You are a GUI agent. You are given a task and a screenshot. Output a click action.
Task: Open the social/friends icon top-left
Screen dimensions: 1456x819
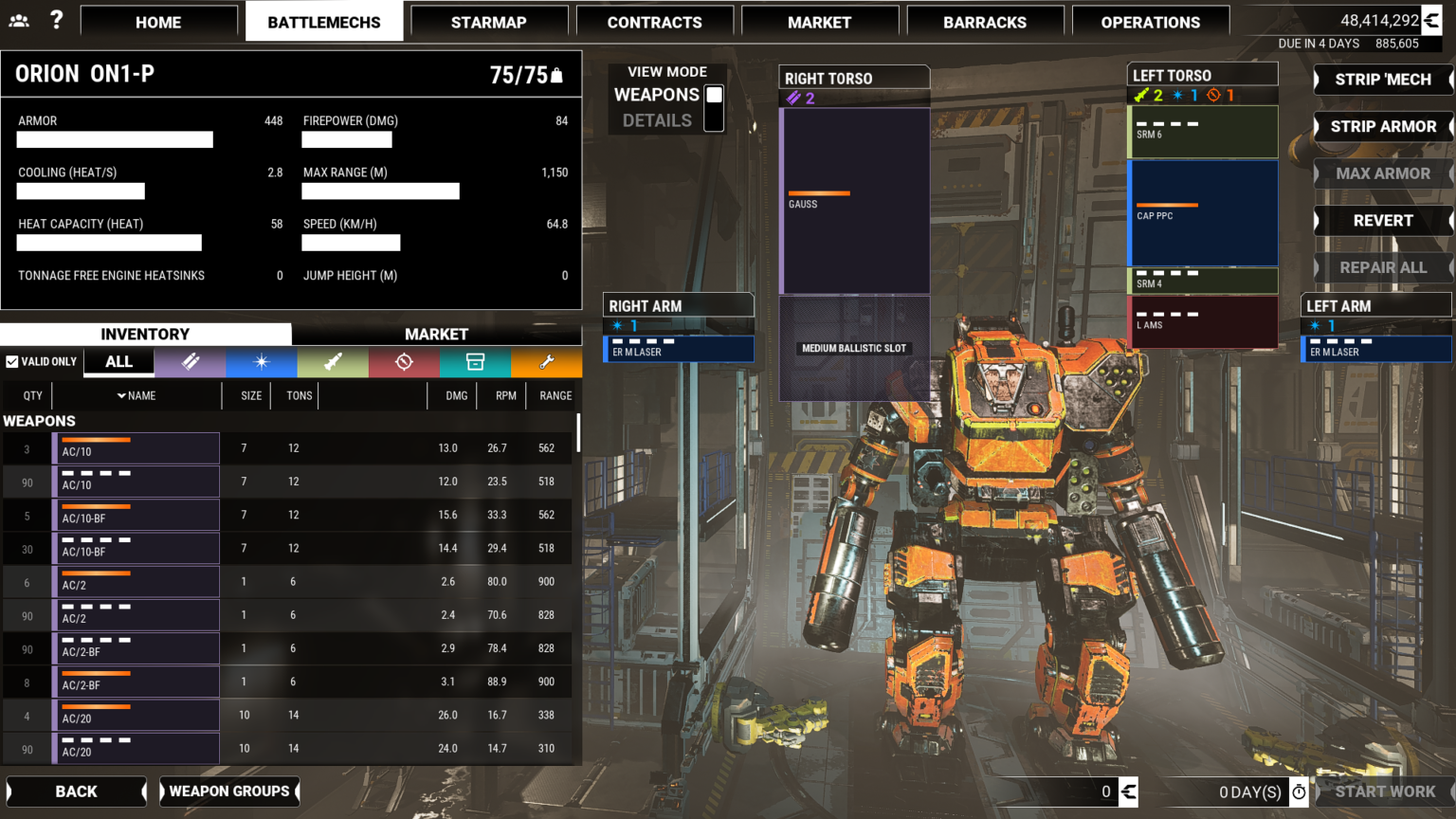click(19, 19)
